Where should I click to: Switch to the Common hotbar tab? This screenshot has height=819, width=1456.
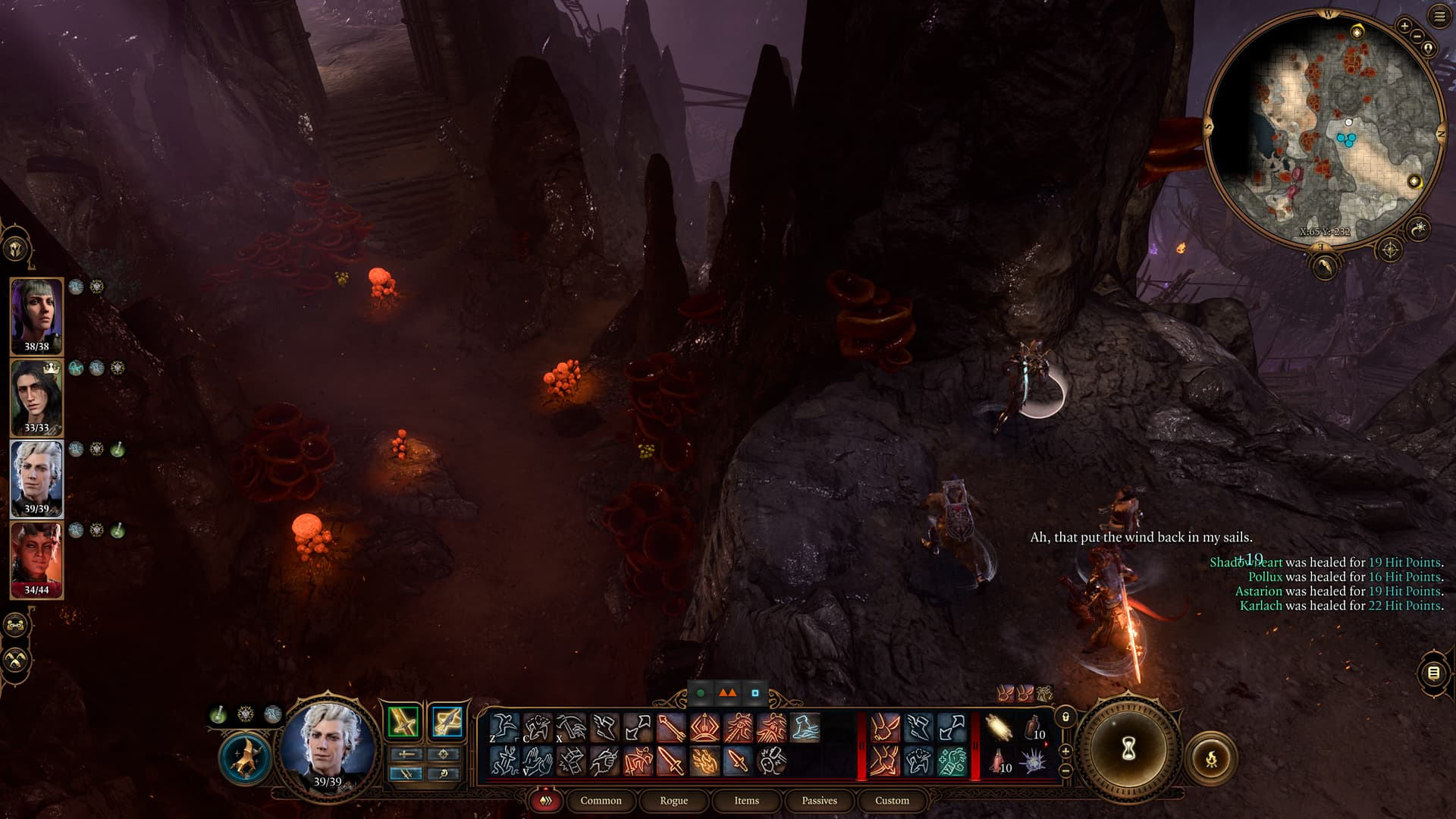[601, 801]
